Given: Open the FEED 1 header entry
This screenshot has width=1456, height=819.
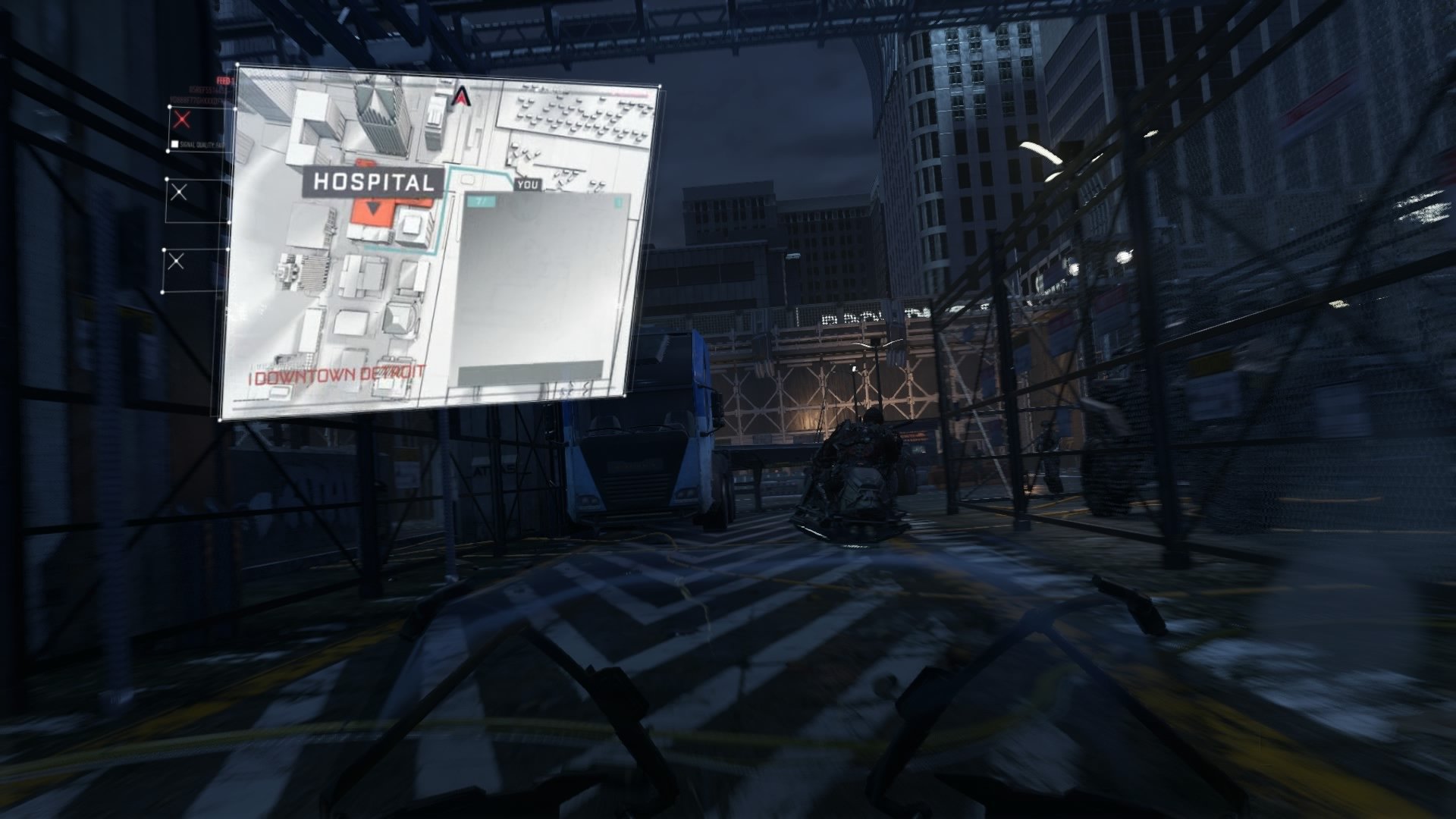Looking at the screenshot, I should pos(225,80).
